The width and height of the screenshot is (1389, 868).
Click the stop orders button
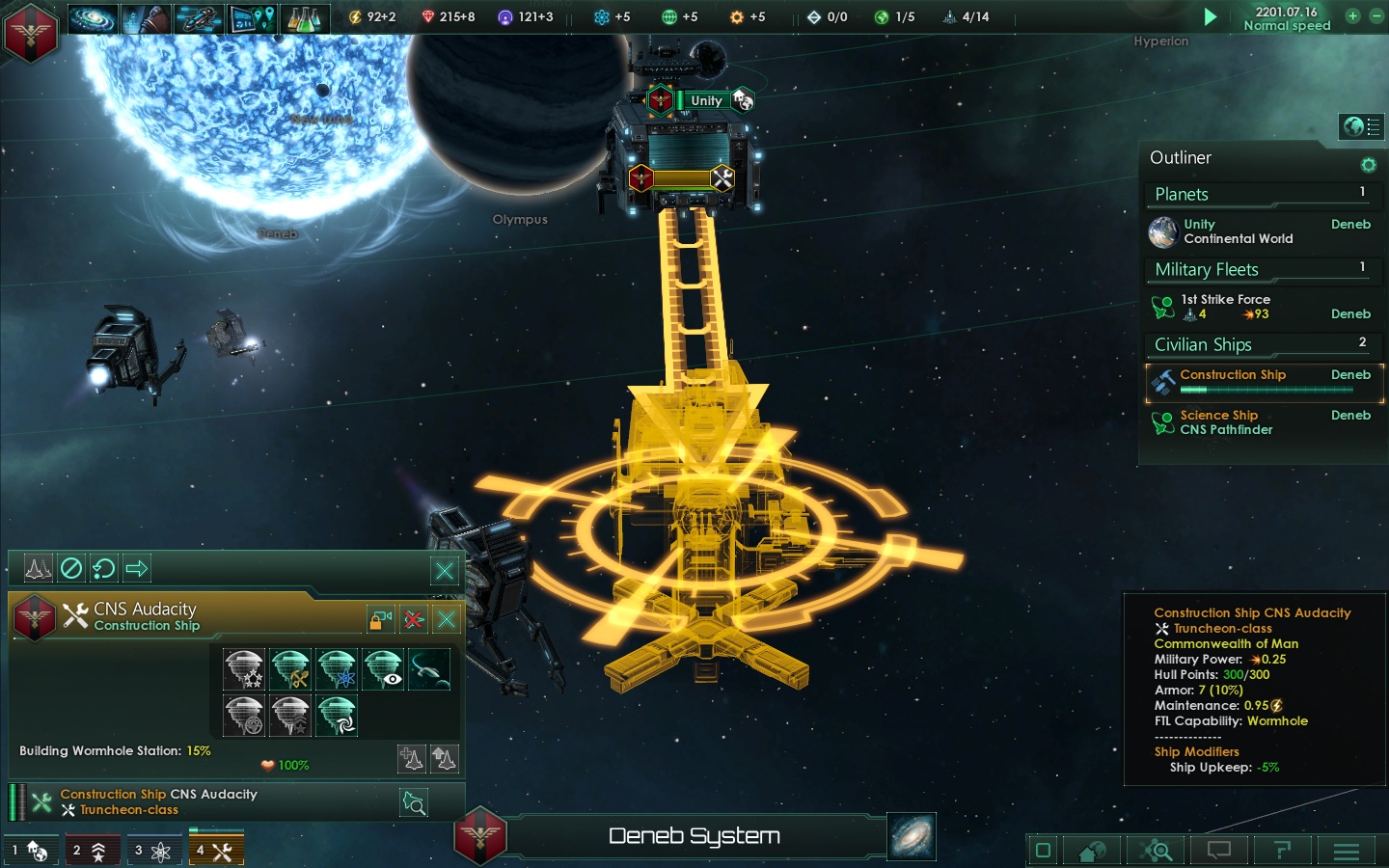(71, 568)
